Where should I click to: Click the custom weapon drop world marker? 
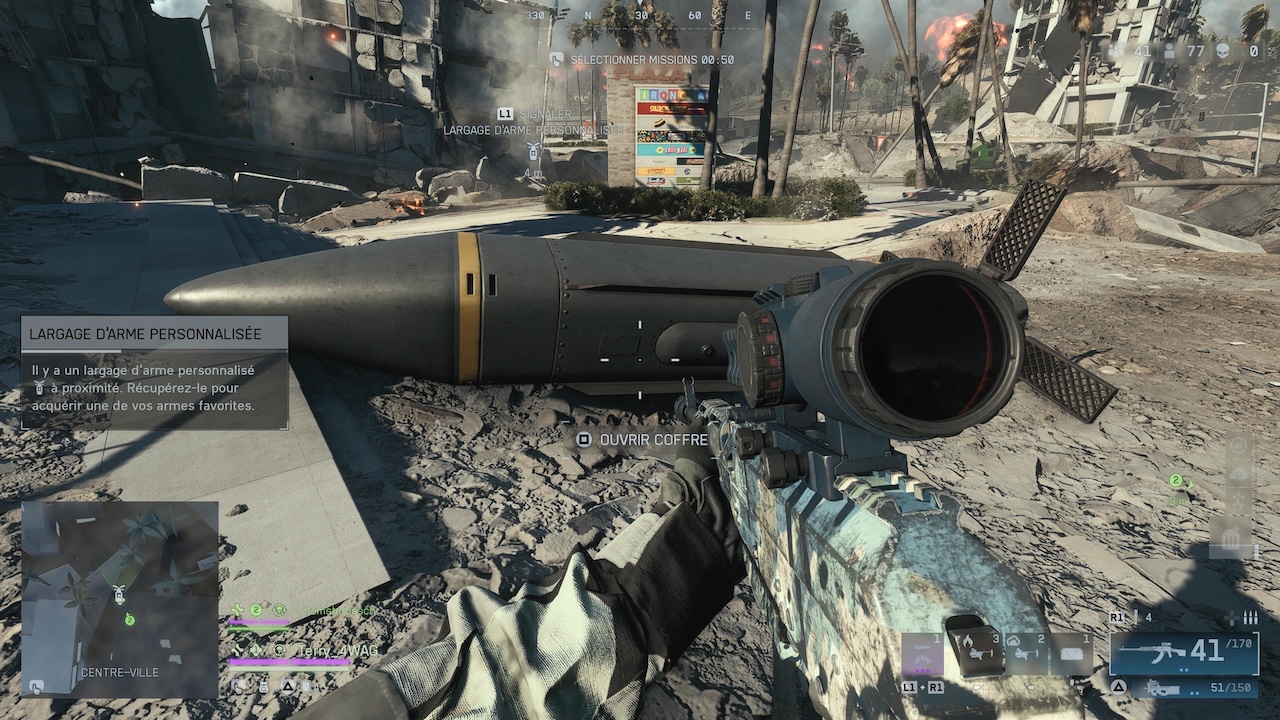[x=535, y=151]
